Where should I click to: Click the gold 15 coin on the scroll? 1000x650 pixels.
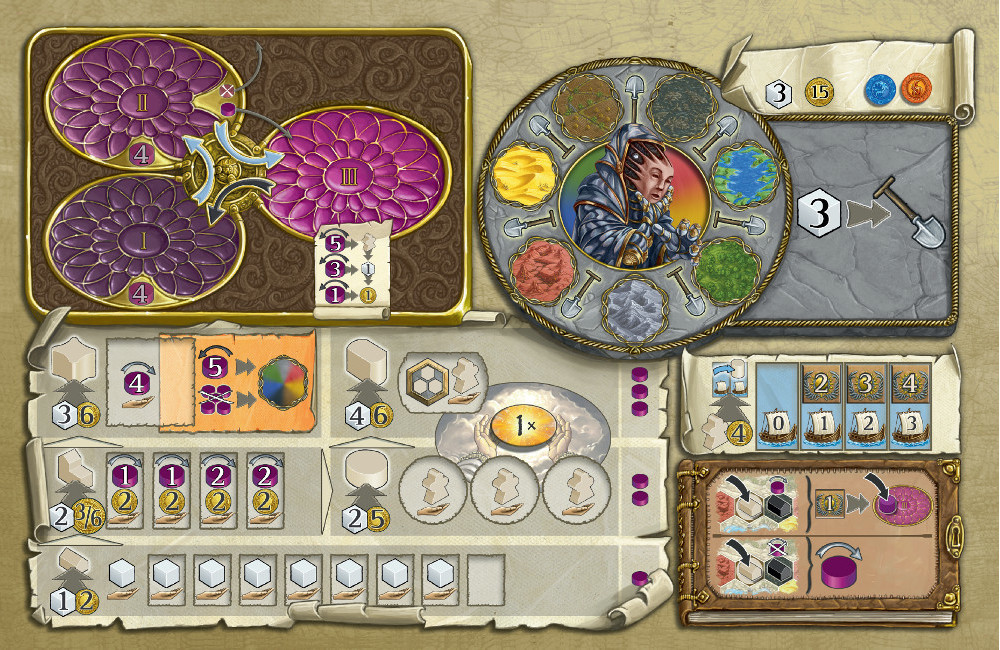819,93
